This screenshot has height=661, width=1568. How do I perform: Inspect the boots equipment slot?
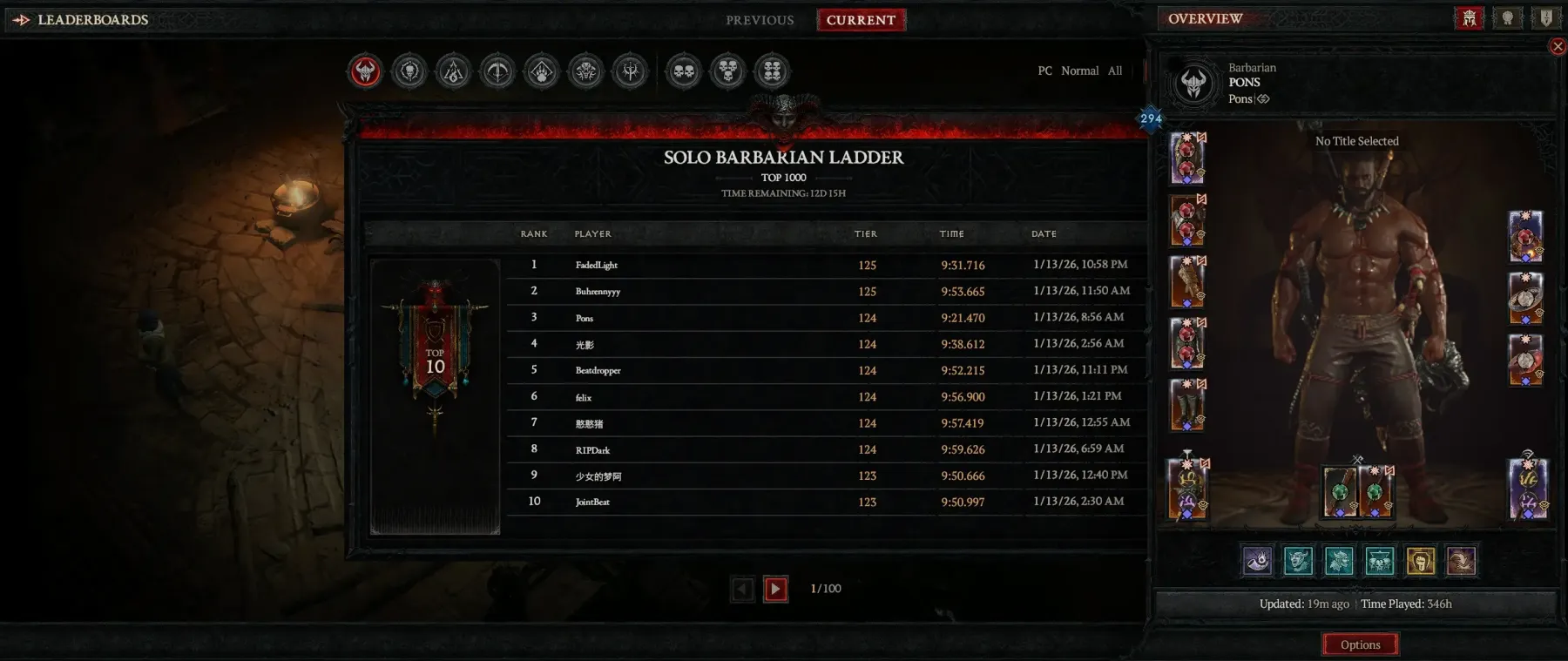tap(1186, 405)
